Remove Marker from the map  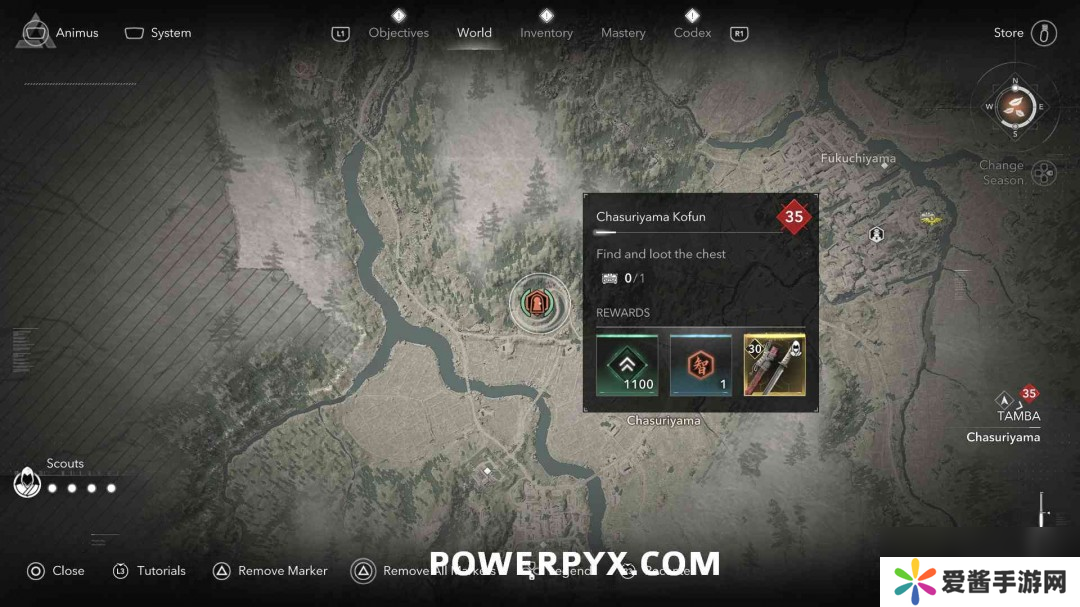click(270, 571)
